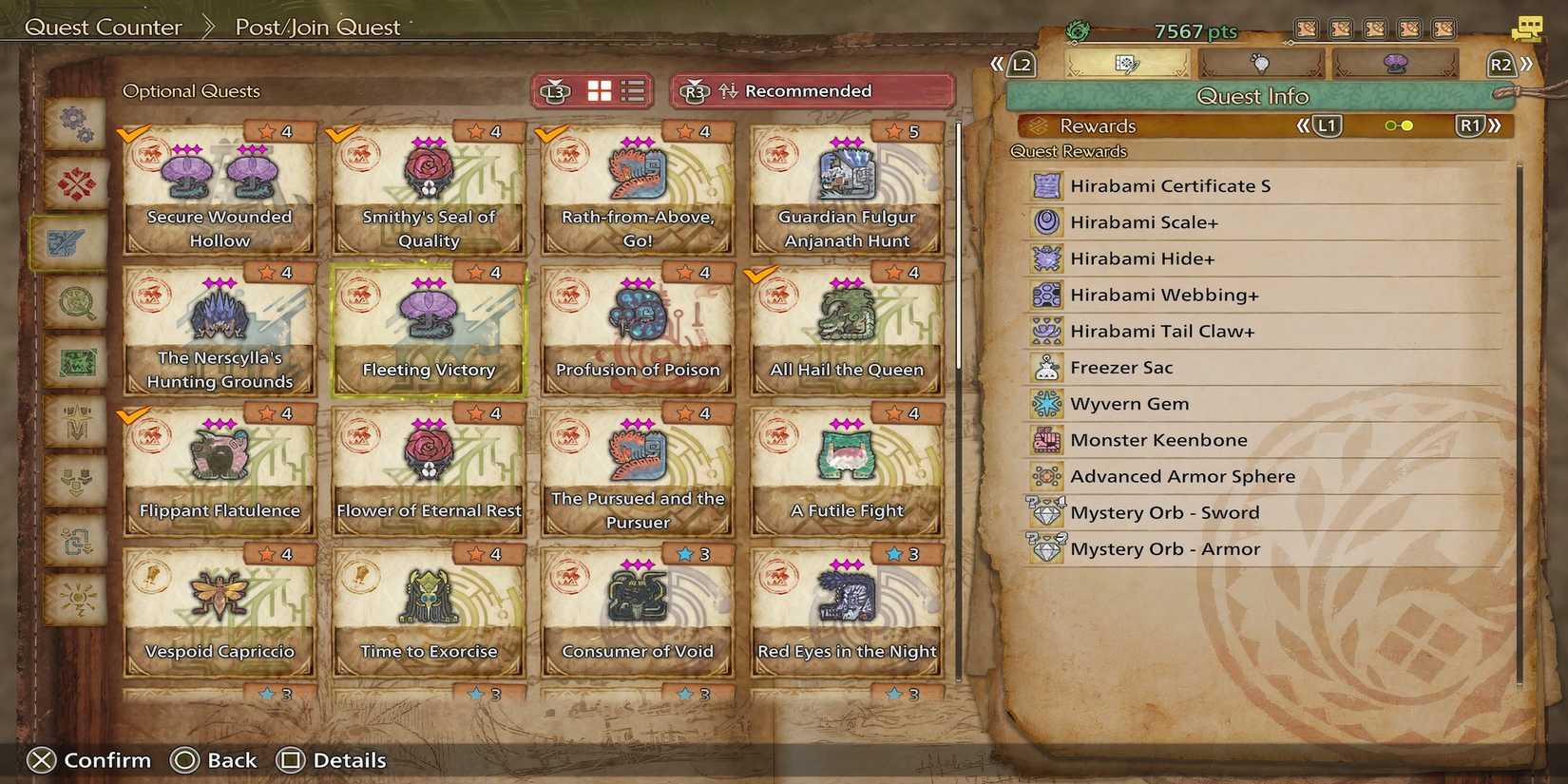Select the green map sidebar icon

click(75, 364)
